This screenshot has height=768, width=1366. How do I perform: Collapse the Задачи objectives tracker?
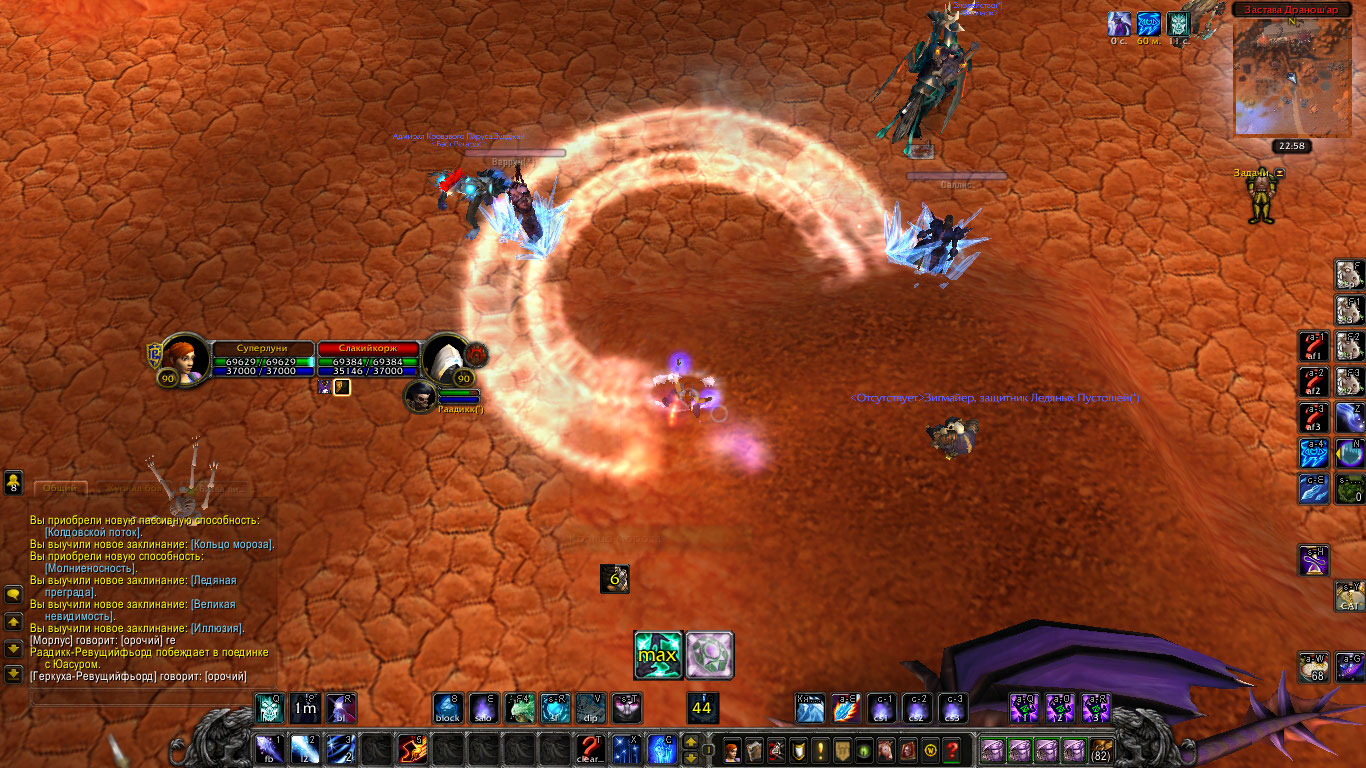point(1278,173)
